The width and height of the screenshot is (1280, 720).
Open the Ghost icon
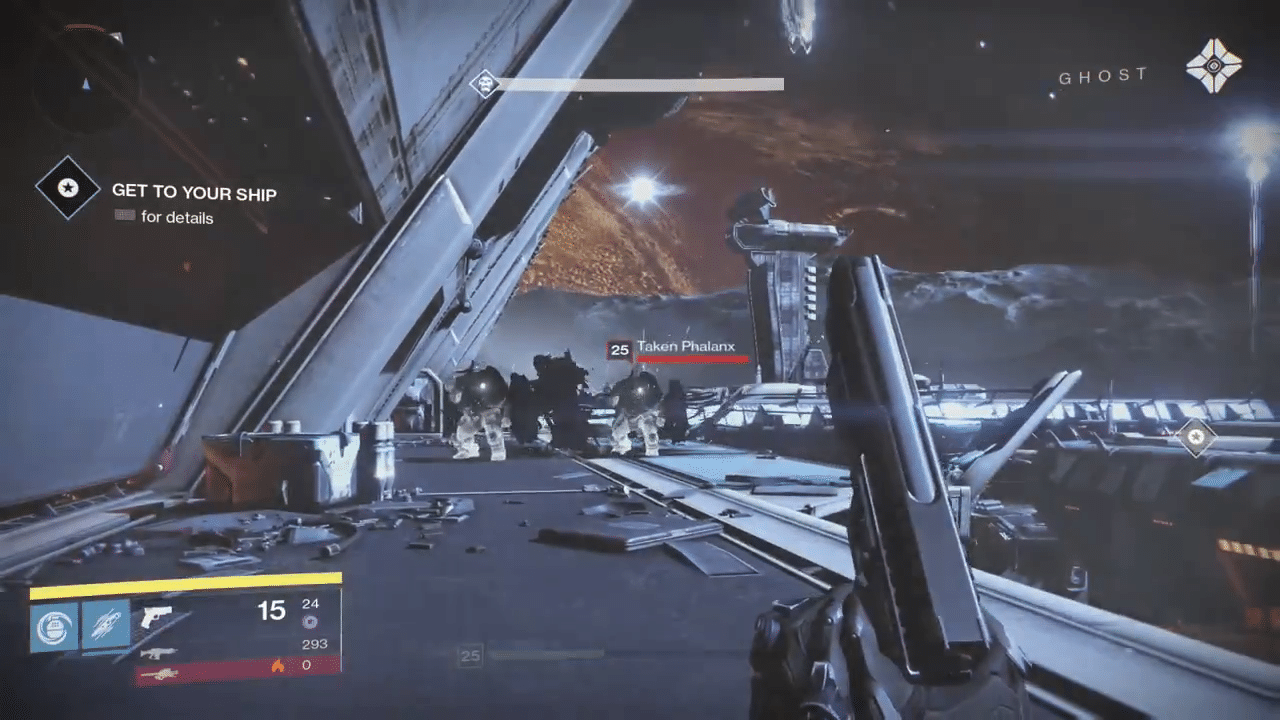[1213, 67]
